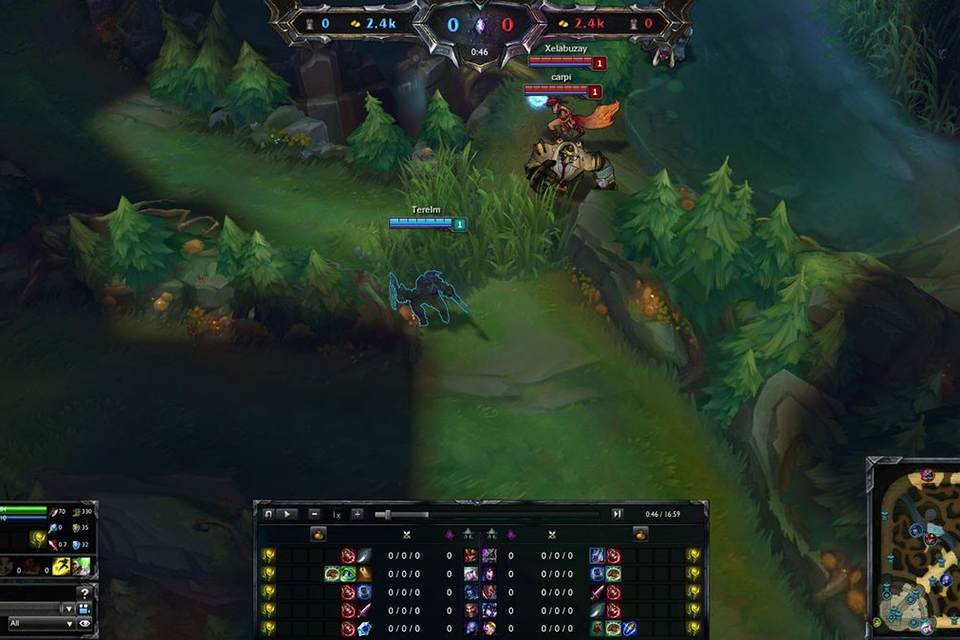Select the yellow trinket in the stats panel
This screenshot has width=960, height=640.
pos(38,540)
